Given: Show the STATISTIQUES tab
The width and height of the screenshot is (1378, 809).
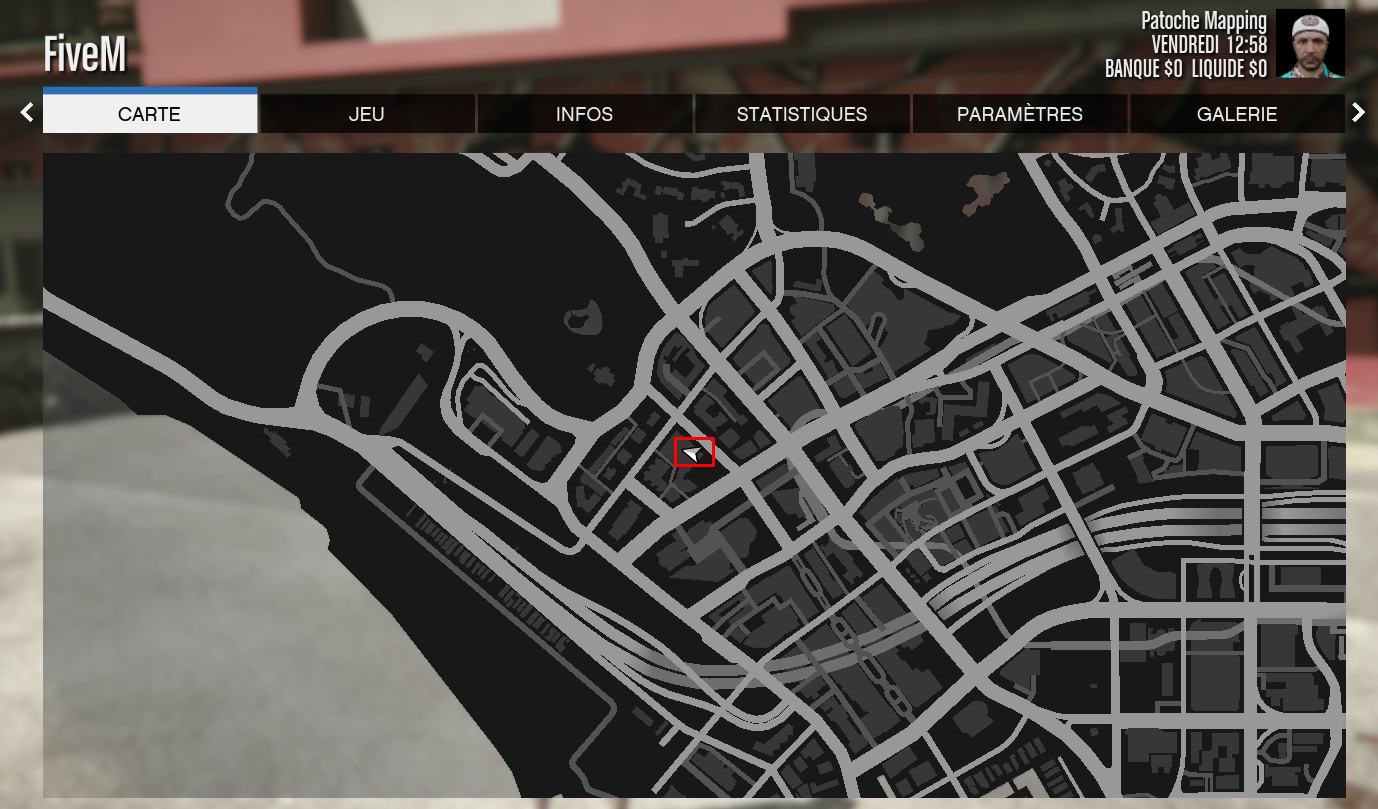Looking at the screenshot, I should (x=802, y=114).
